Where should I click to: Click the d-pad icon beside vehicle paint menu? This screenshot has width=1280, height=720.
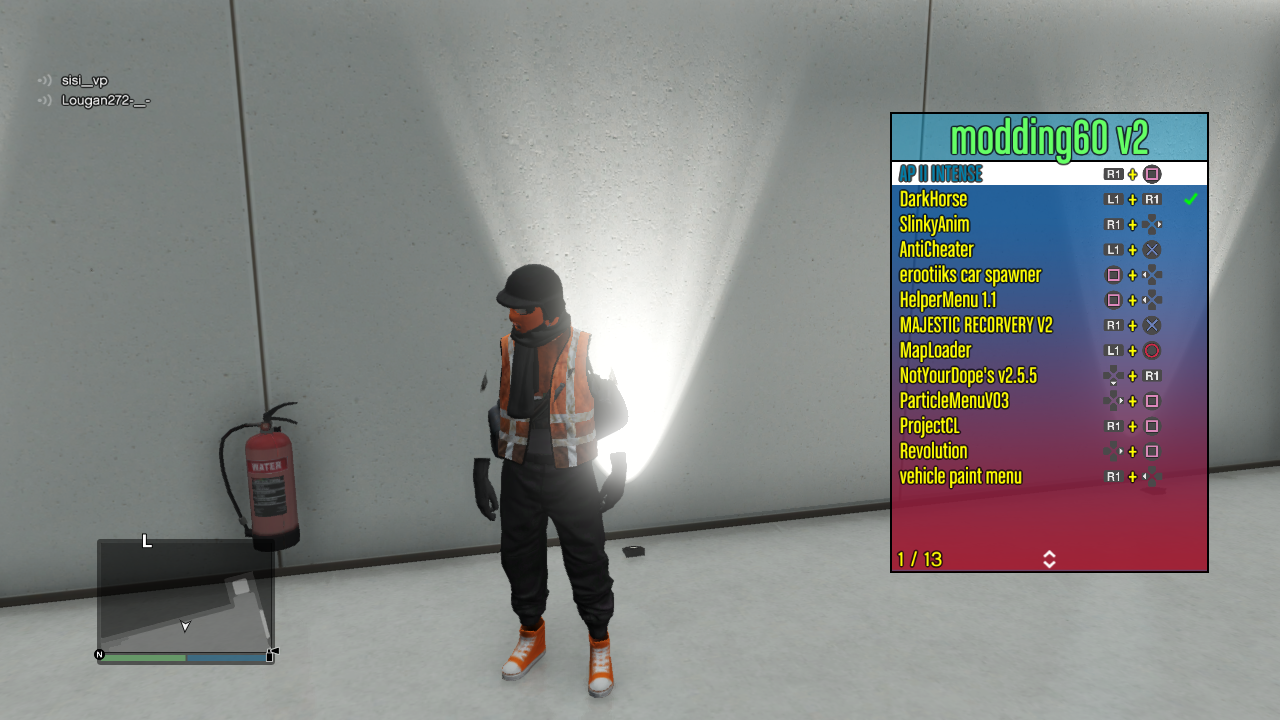[1152, 477]
